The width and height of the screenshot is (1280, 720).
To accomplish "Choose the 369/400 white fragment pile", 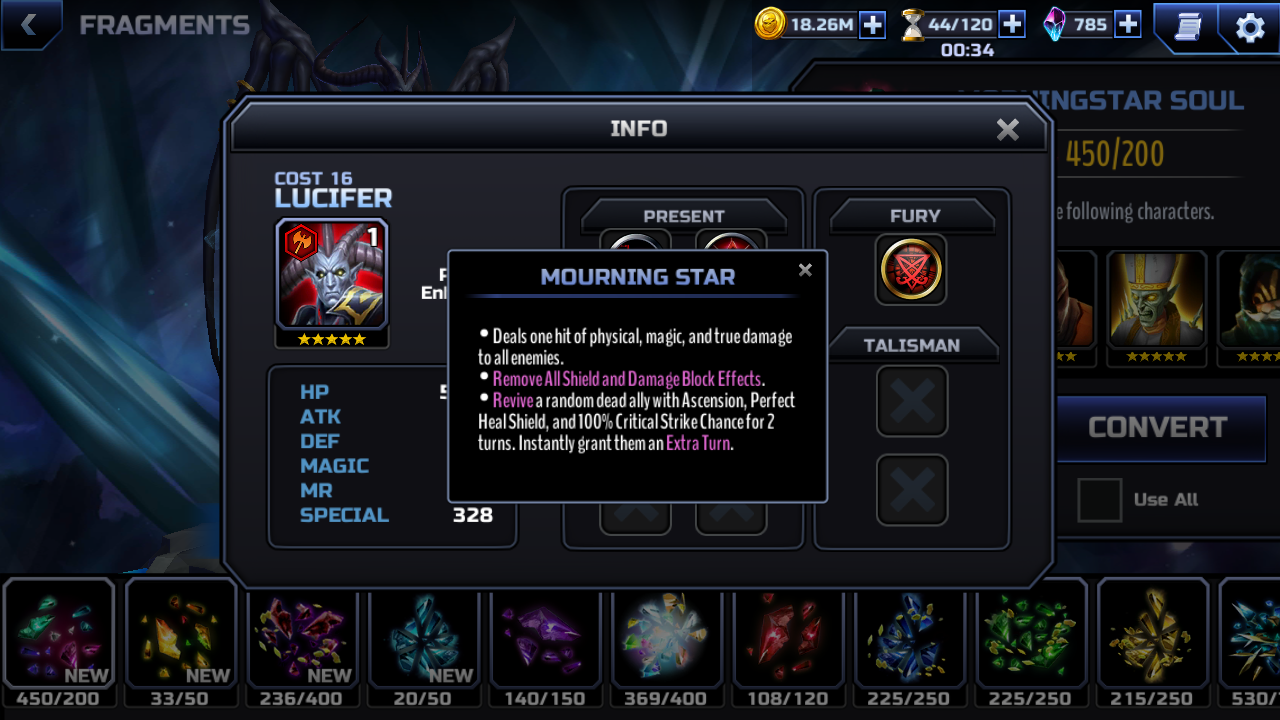I will [667, 634].
